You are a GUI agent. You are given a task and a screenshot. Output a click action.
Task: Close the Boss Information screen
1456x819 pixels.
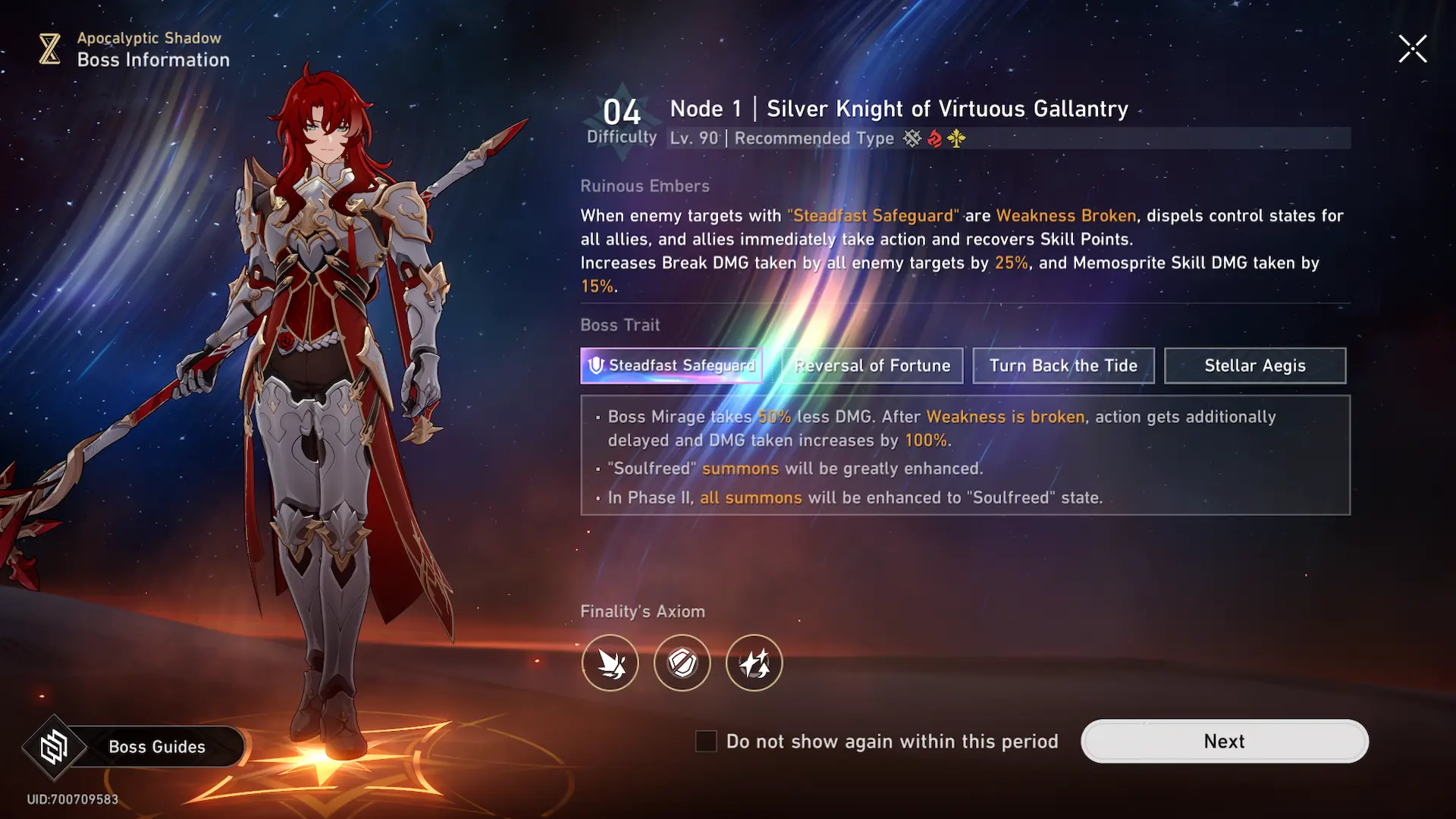tap(1412, 49)
